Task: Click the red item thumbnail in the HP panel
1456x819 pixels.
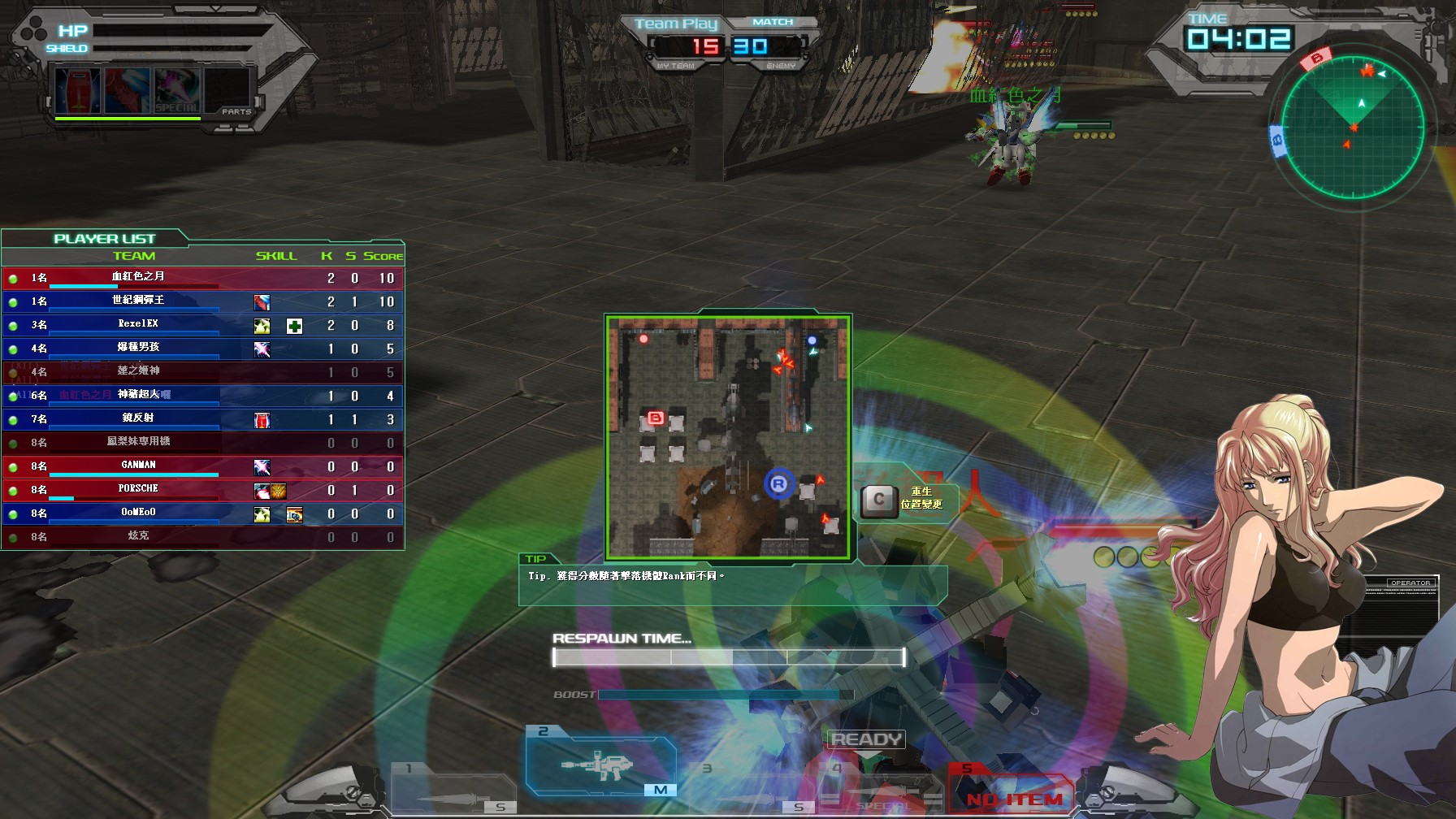Action: tap(76, 90)
